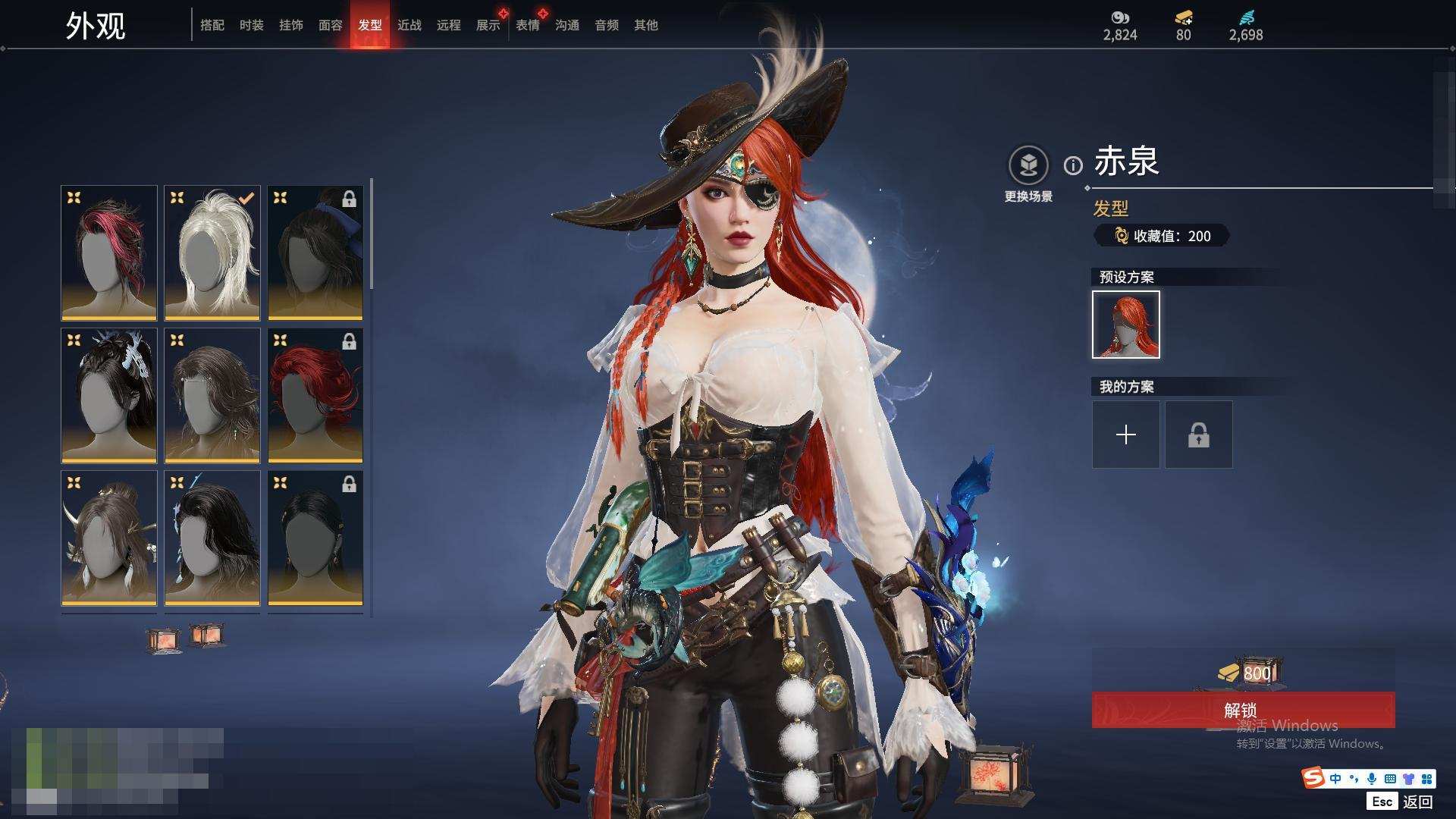
Task: Switch to the 远程 tab
Action: click(x=448, y=25)
